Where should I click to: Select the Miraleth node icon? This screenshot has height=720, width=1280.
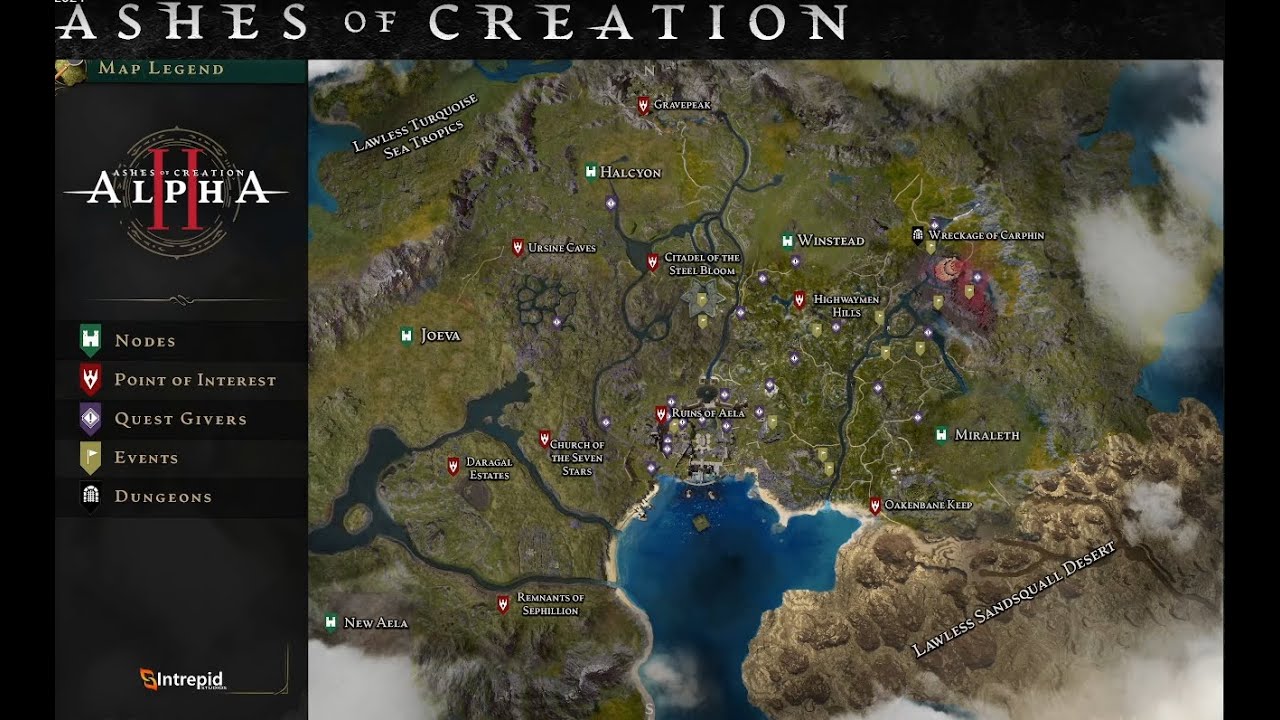pyautogui.click(x=940, y=434)
